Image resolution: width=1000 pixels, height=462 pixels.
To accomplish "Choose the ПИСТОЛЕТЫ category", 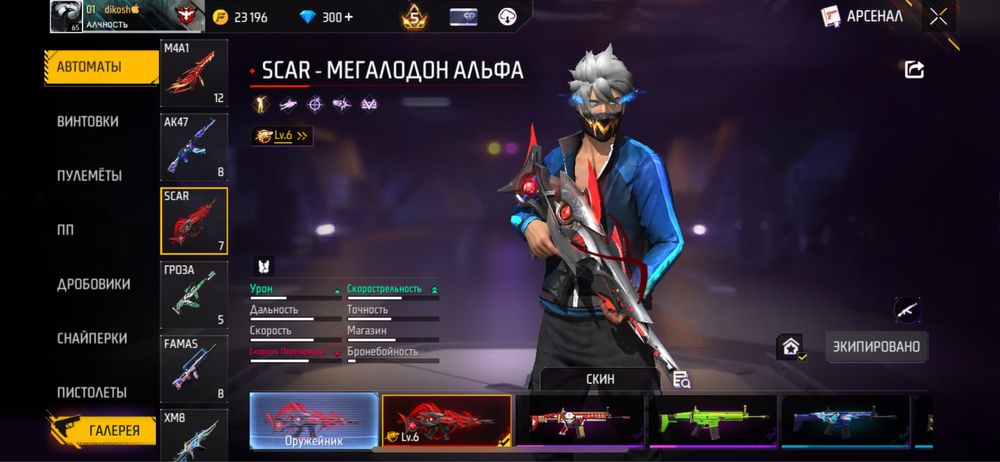I will click(x=91, y=392).
